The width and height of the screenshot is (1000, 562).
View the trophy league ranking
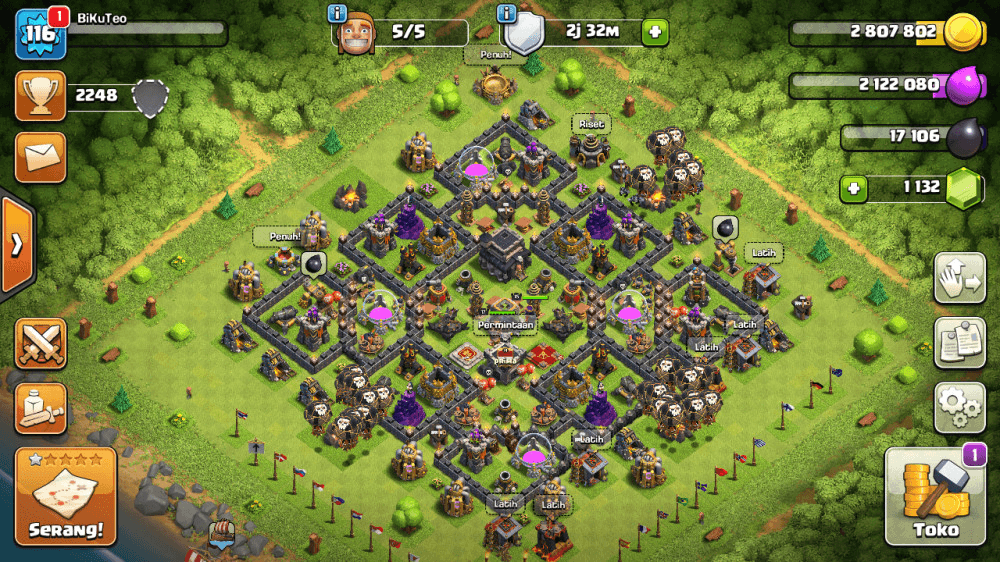point(41,96)
